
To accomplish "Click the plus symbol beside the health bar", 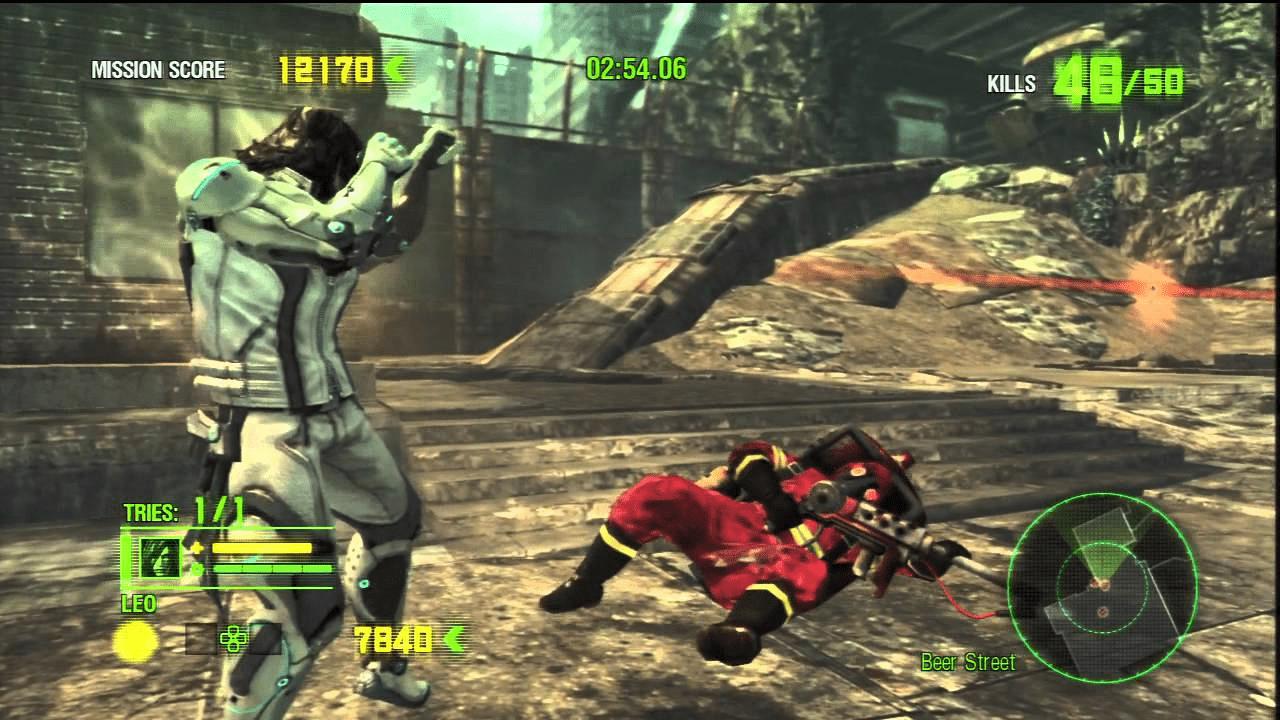I will 197,548.
